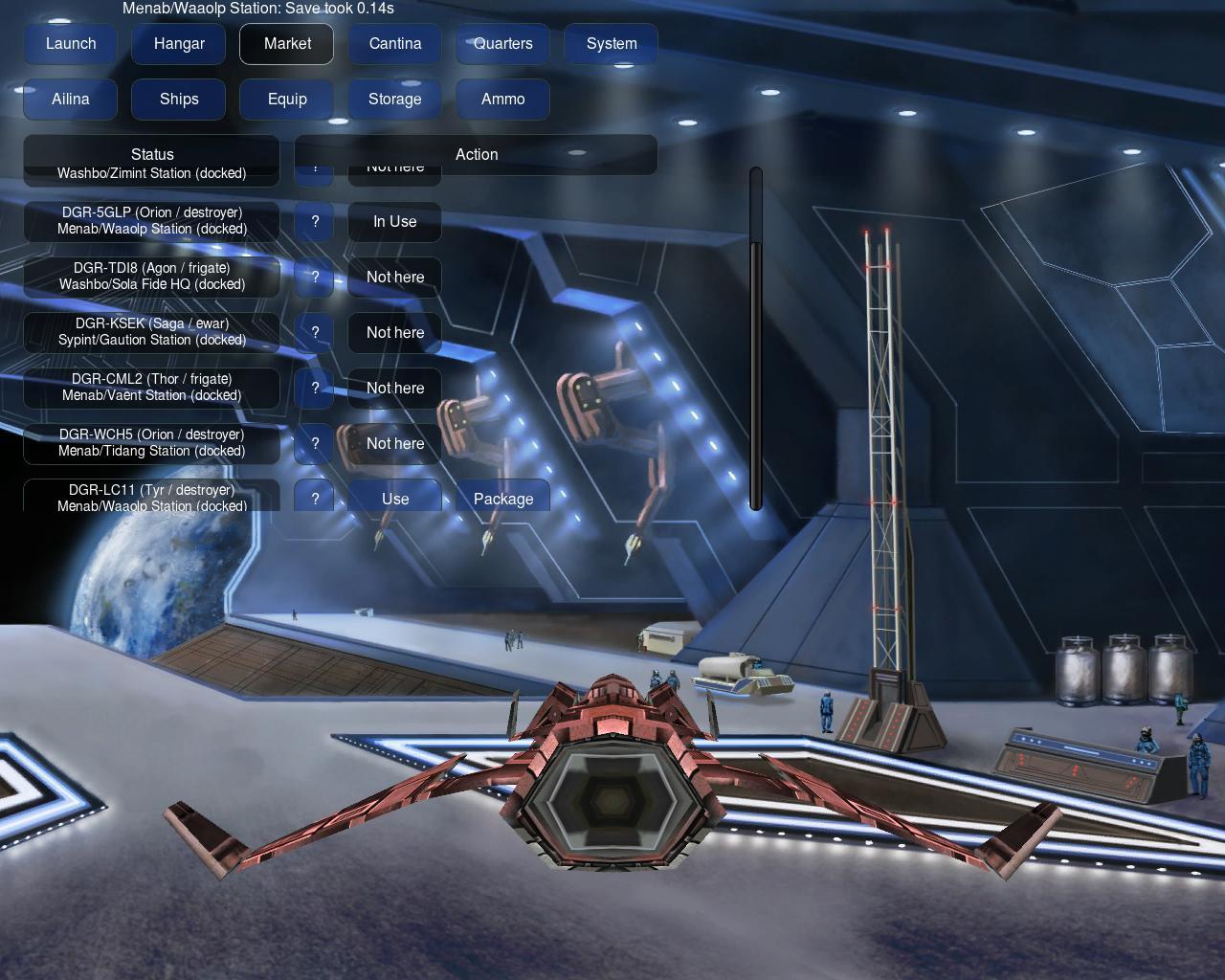Show the Storage tab
The height and width of the screenshot is (980, 1225).
tap(395, 100)
